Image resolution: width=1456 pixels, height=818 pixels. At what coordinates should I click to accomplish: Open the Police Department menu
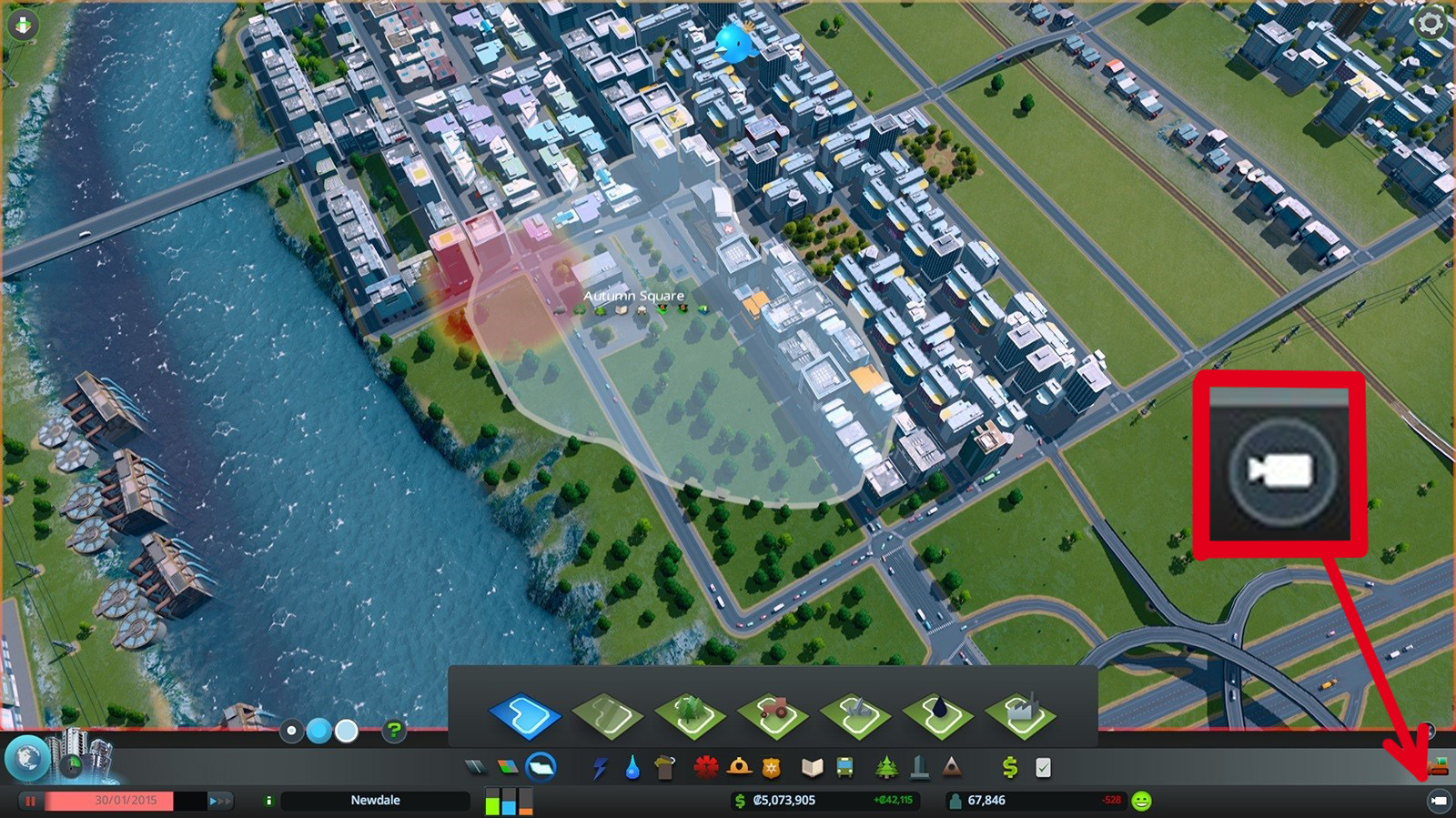point(772,767)
